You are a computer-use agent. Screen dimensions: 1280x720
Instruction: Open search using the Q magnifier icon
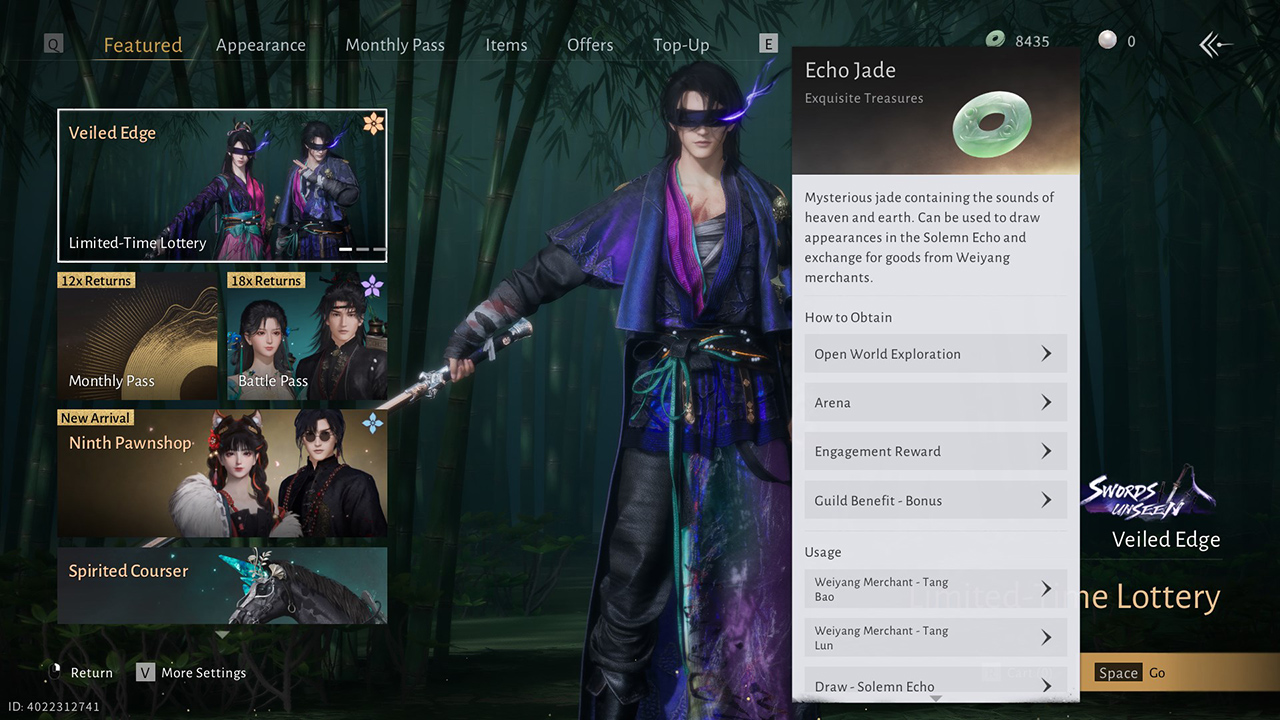point(52,43)
